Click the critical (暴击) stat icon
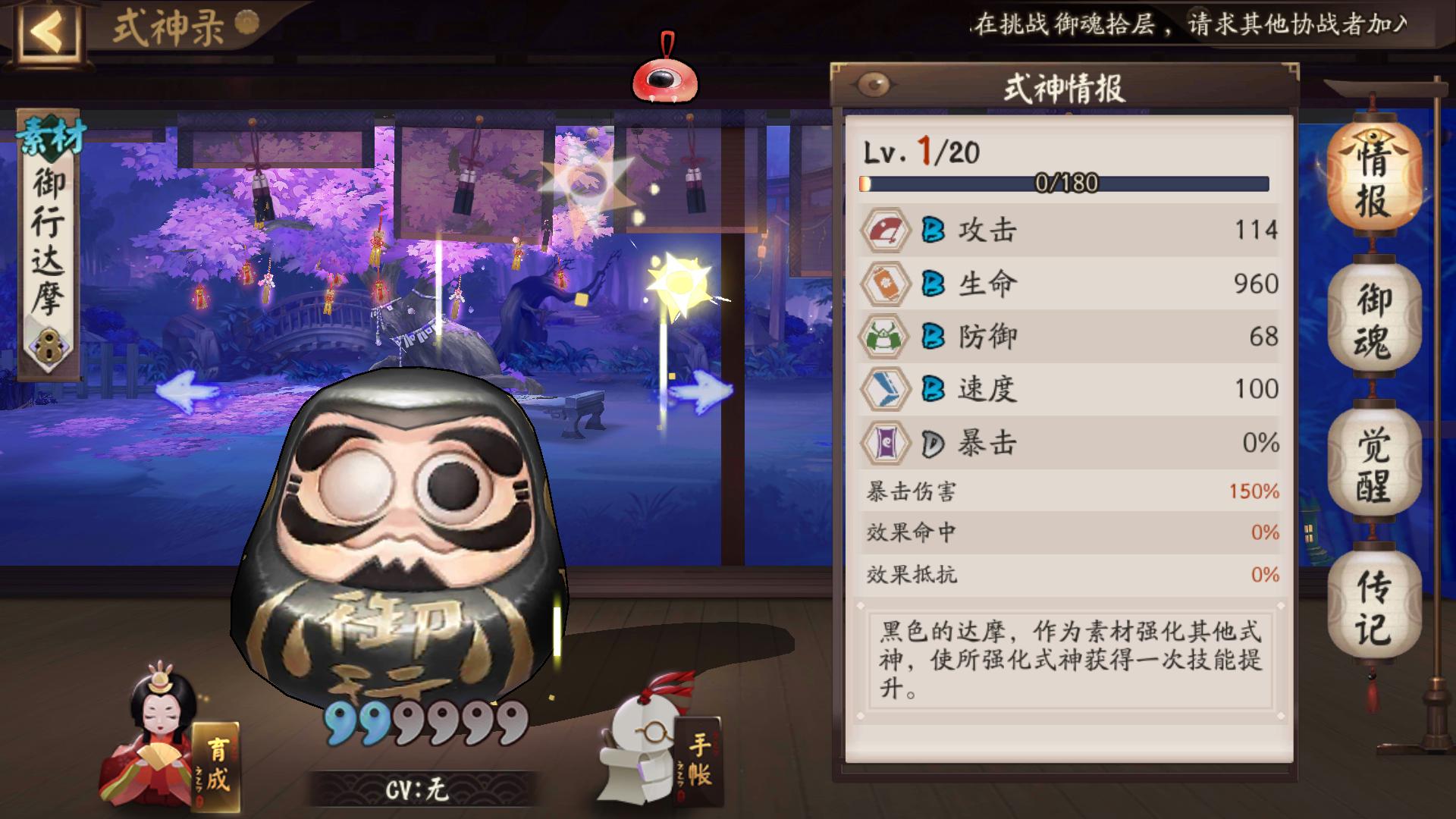Viewport: 1456px width, 819px height. [886, 442]
